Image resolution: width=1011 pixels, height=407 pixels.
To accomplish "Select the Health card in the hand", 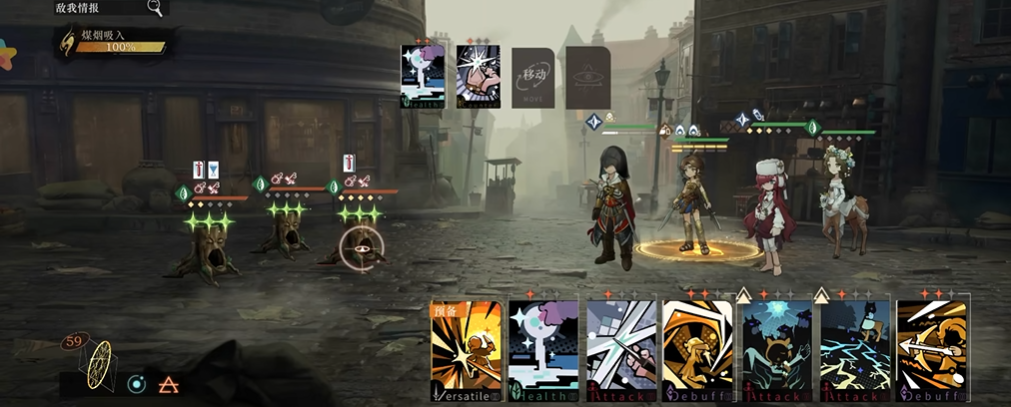I will tap(544, 351).
